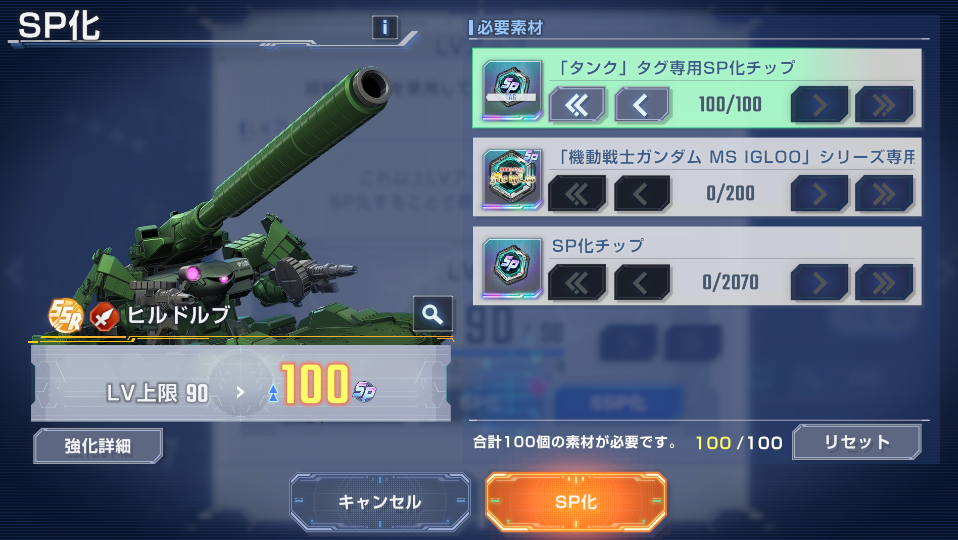Set generic SP化チップ count to minimum
Image resolution: width=958 pixels, height=540 pixels.
577,282
